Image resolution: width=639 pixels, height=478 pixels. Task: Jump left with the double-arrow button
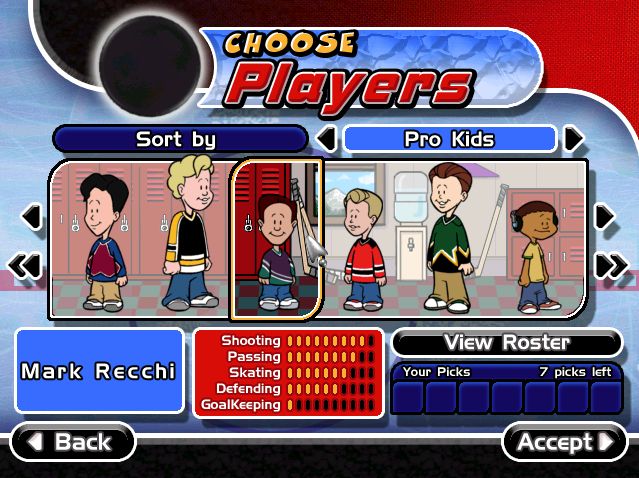point(27,264)
